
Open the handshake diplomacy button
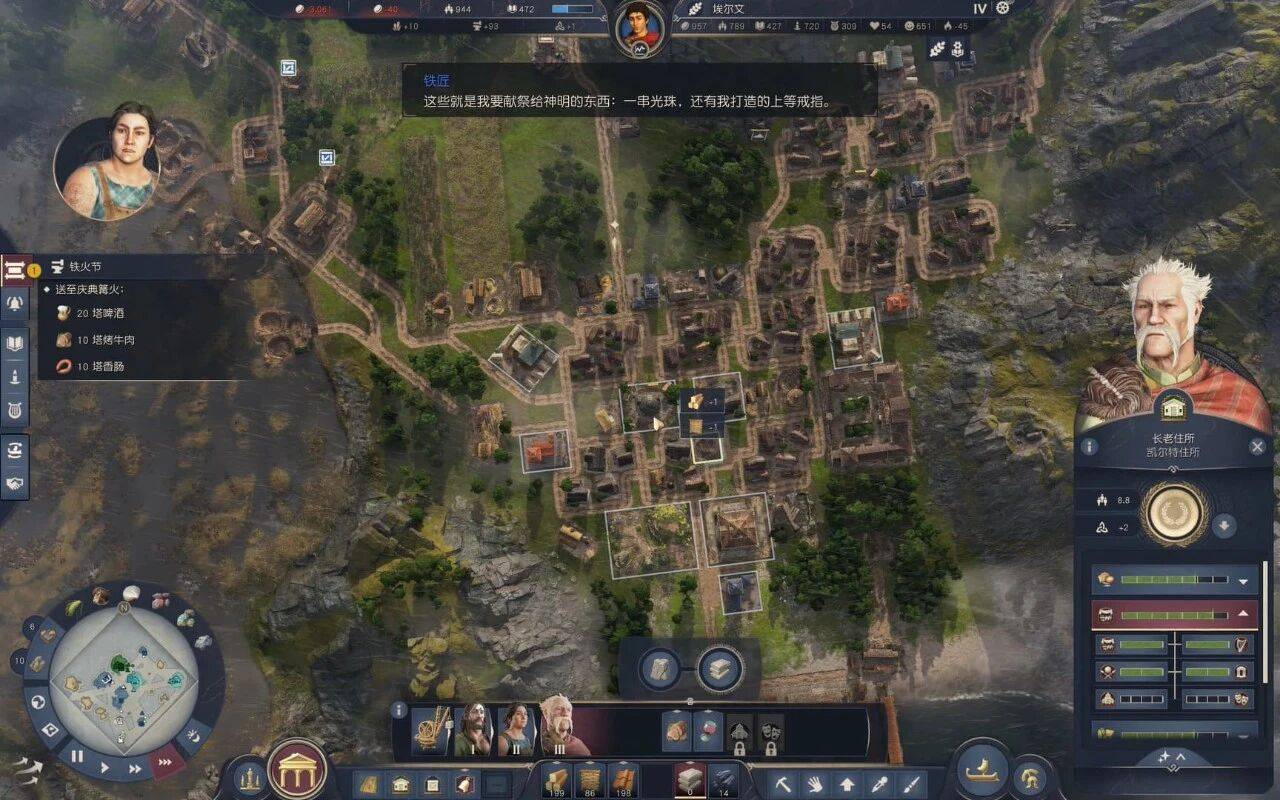(15, 483)
